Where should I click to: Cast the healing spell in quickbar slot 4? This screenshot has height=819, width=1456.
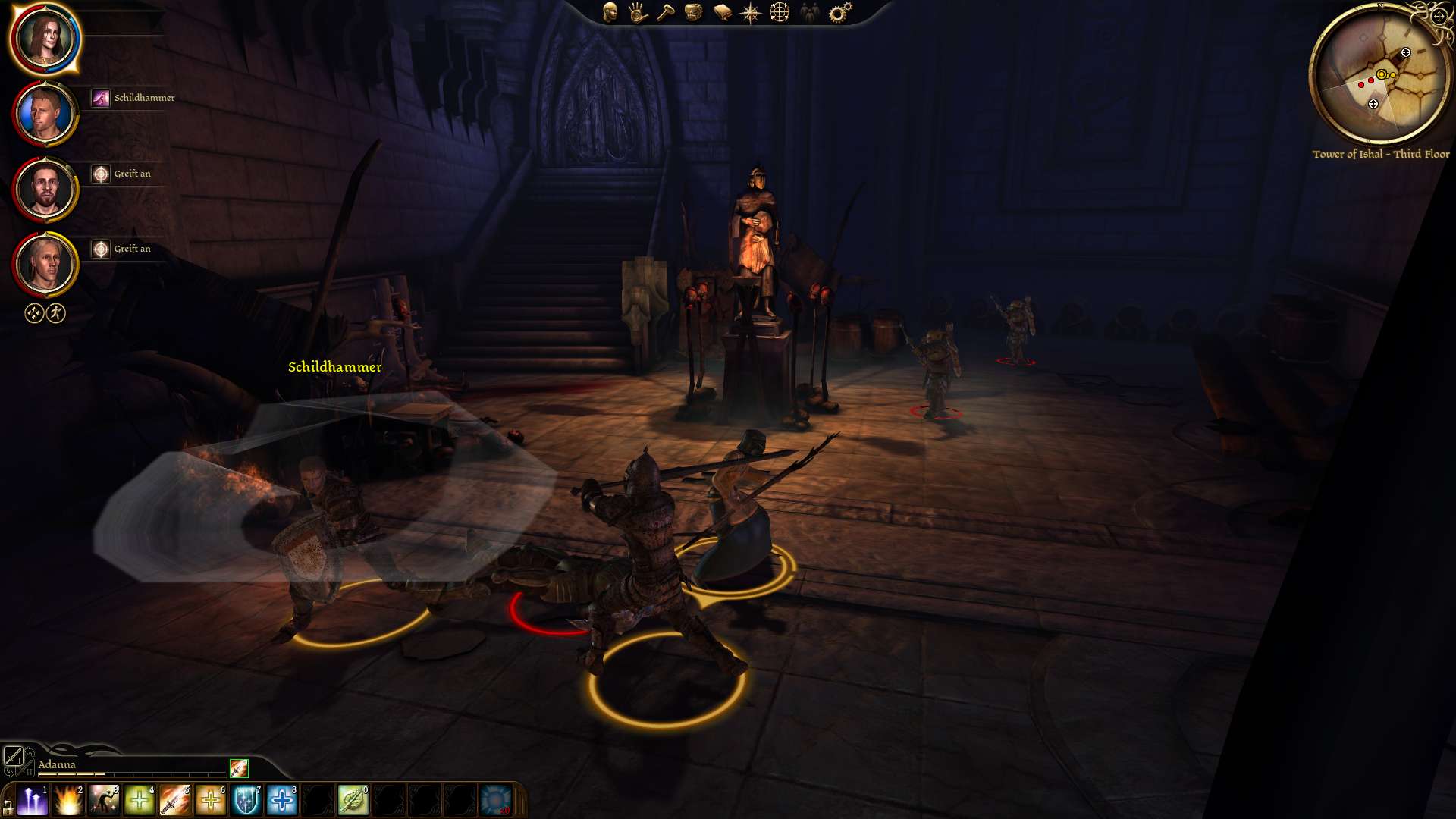point(138,799)
